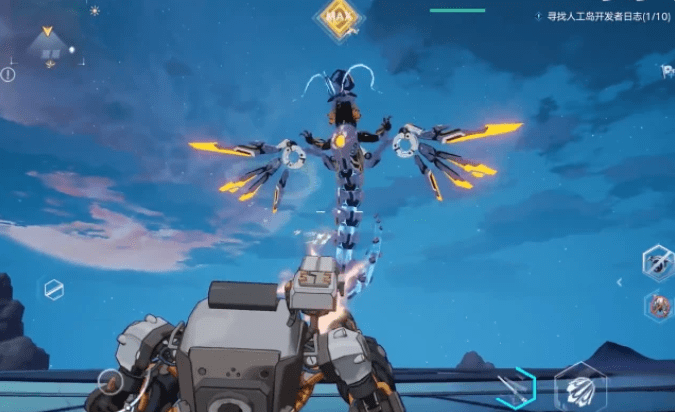Select the flying mech hexagon icon
Image resolution: width=675 pixels, height=412 pixels.
click(x=657, y=263)
